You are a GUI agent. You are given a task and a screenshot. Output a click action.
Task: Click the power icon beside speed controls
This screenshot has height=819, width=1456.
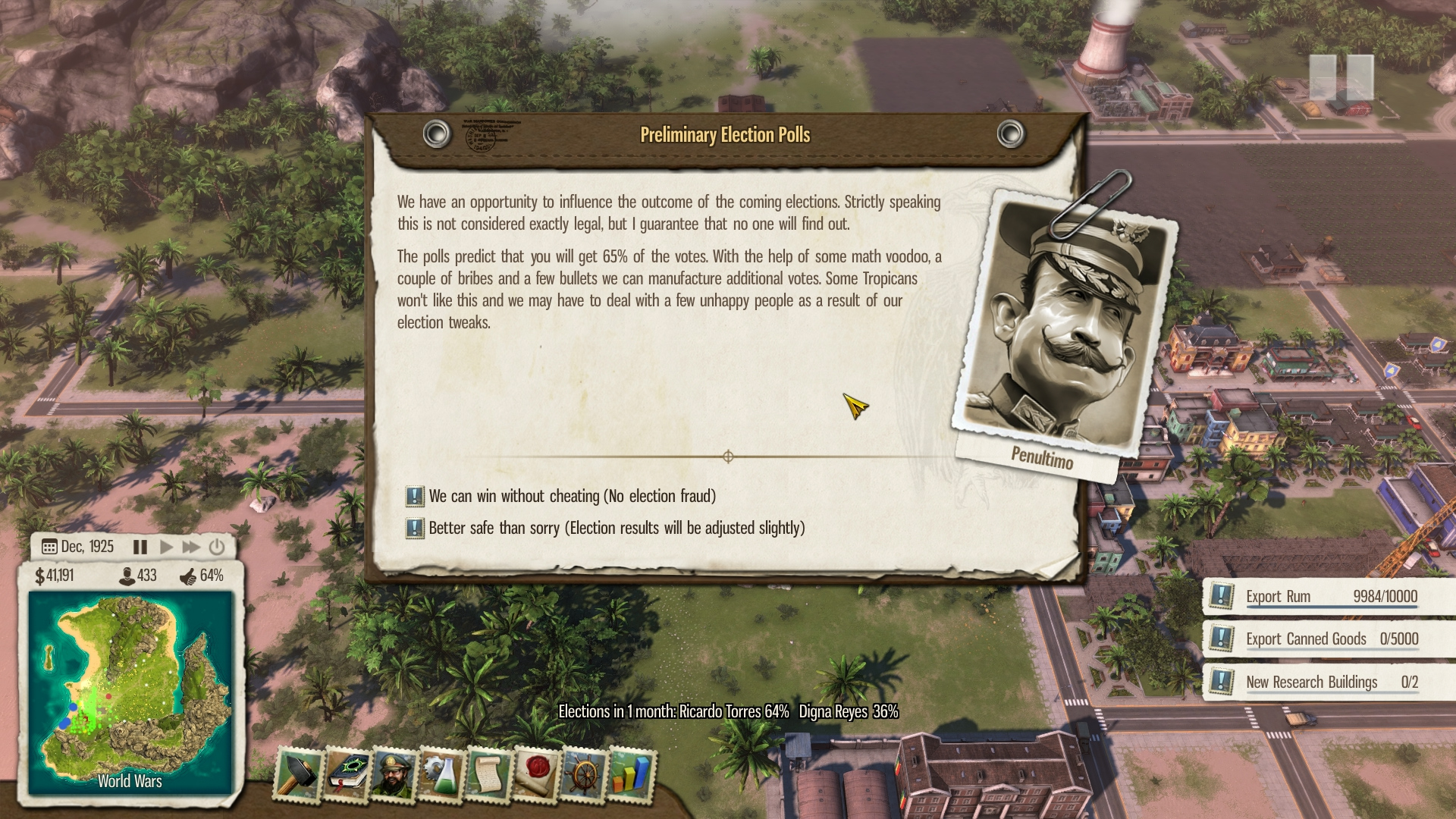[x=217, y=547]
